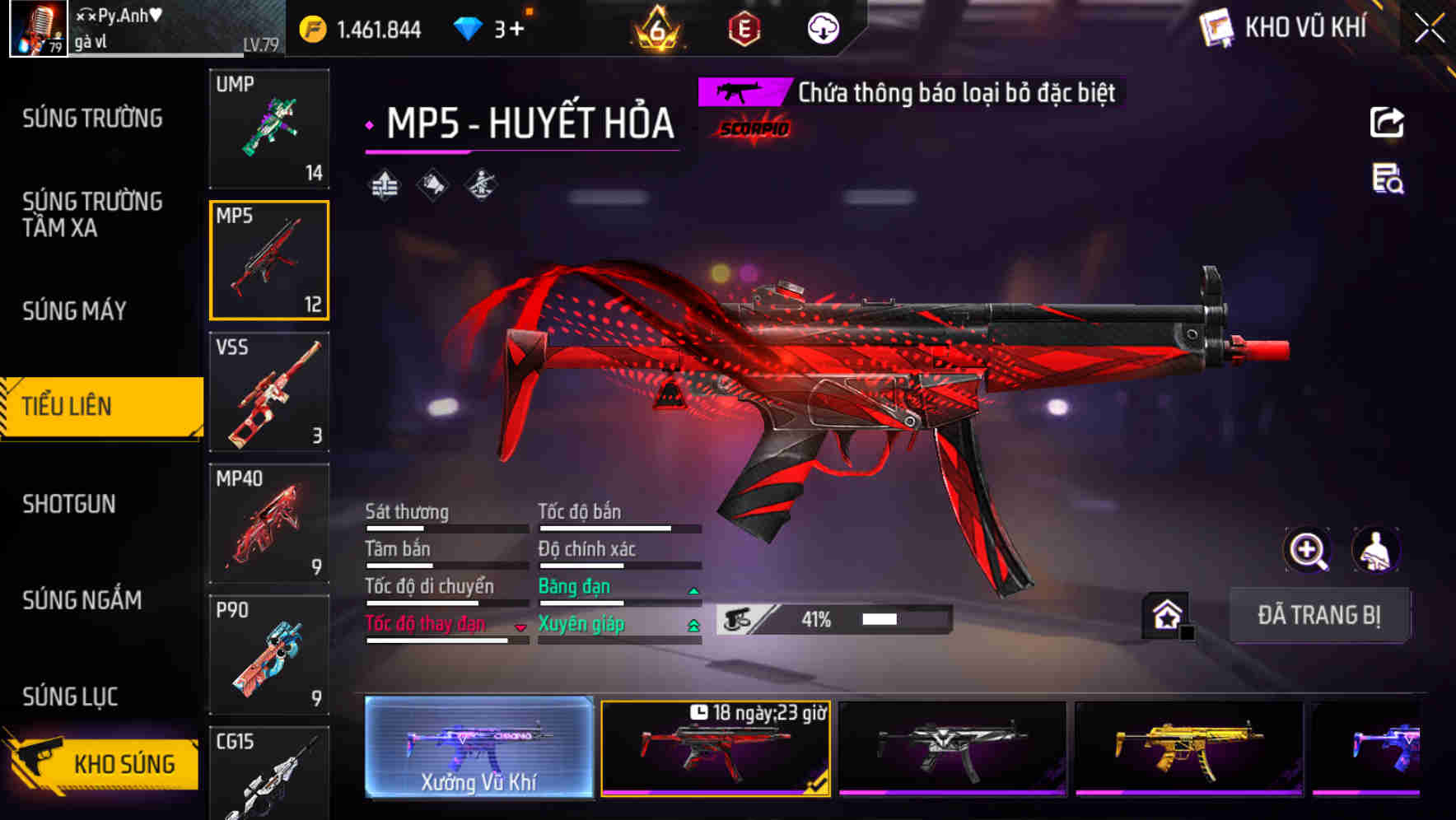The width and height of the screenshot is (1456, 820).
Task: Click the megaphone announcement icon under weapon title
Action: [x=432, y=184]
